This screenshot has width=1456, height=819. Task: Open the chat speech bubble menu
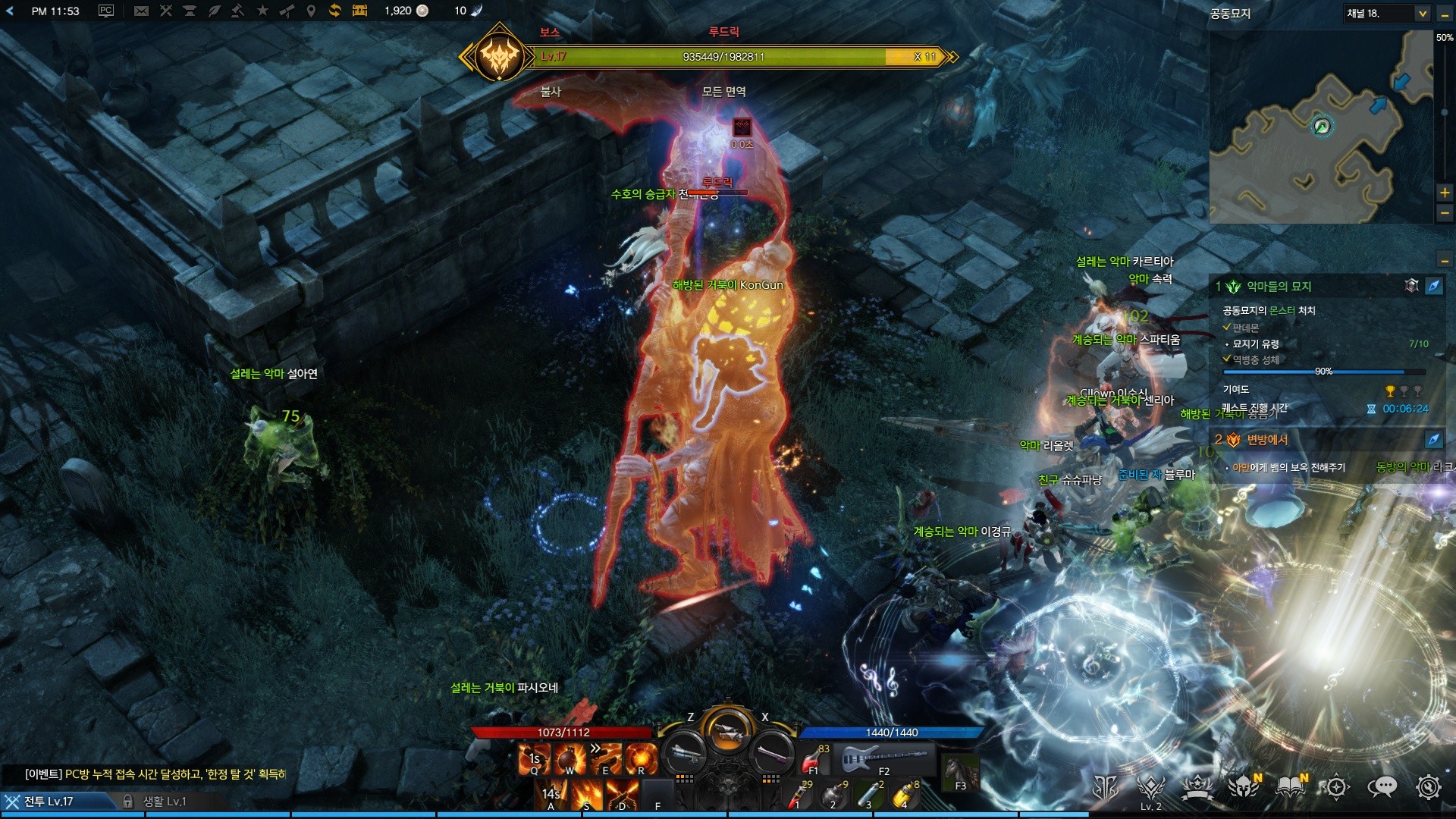point(1382,788)
